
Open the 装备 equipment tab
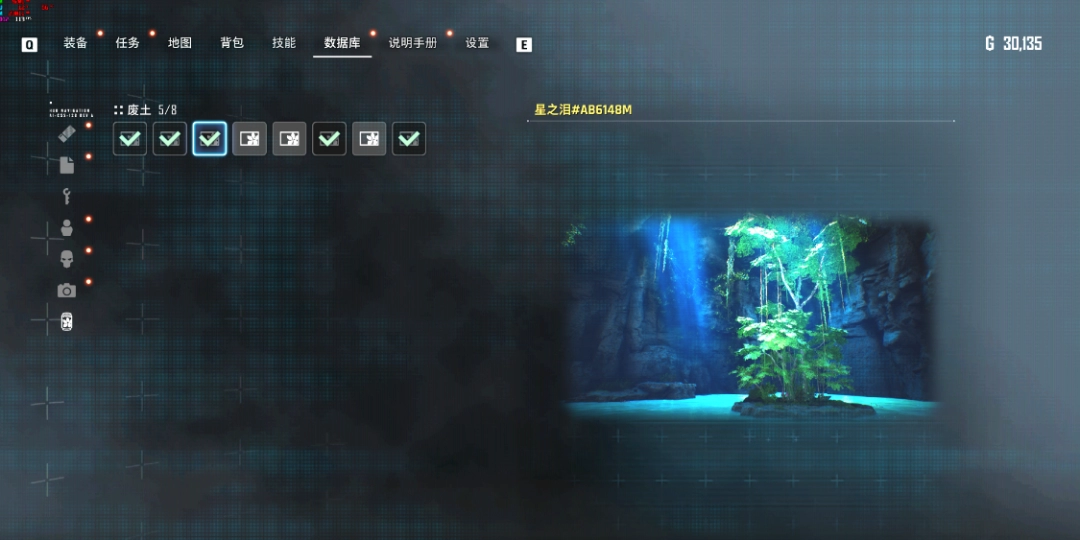pyautogui.click(x=76, y=43)
